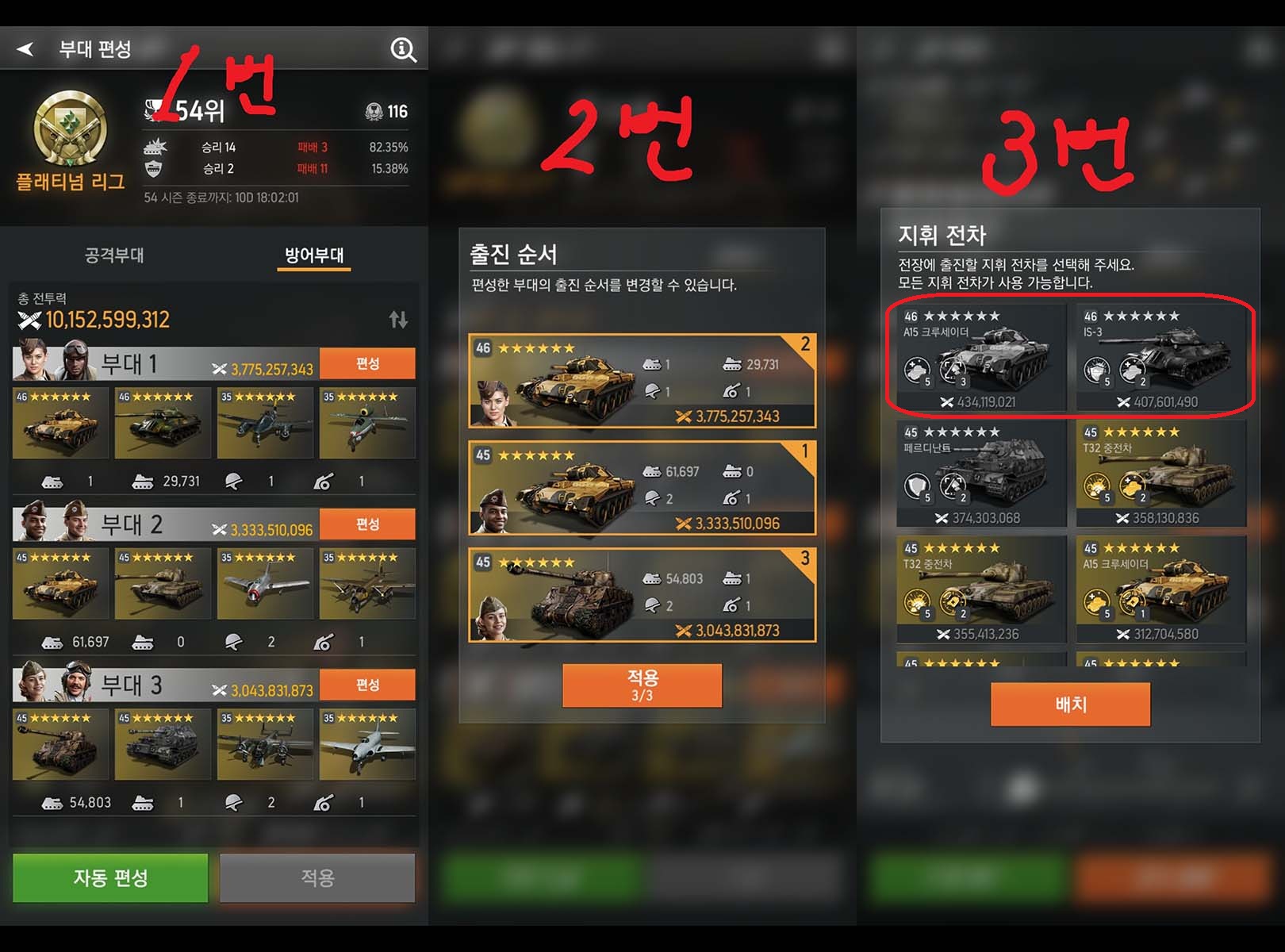Deploy the tank with the 배치 button
Screen dimensions: 1285x952
[1070, 704]
